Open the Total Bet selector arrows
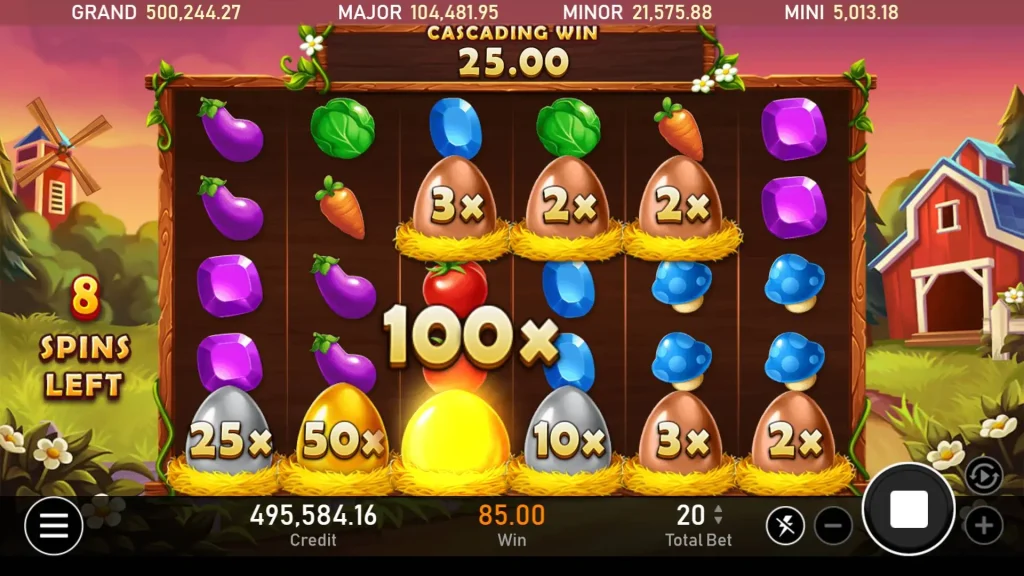Screen dimensions: 1024x576 (x=717, y=515)
